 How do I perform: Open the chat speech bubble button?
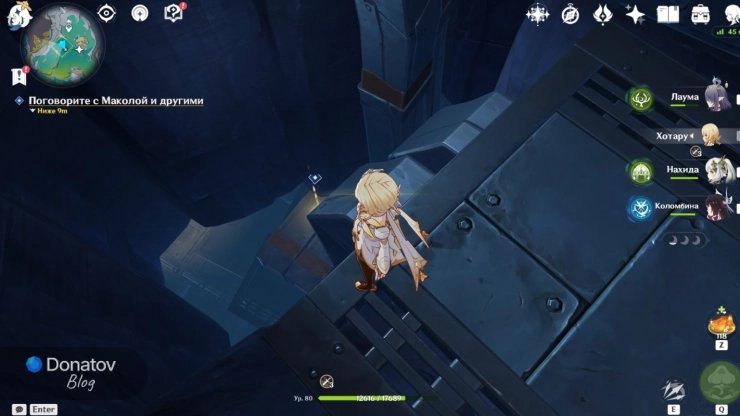18,409
